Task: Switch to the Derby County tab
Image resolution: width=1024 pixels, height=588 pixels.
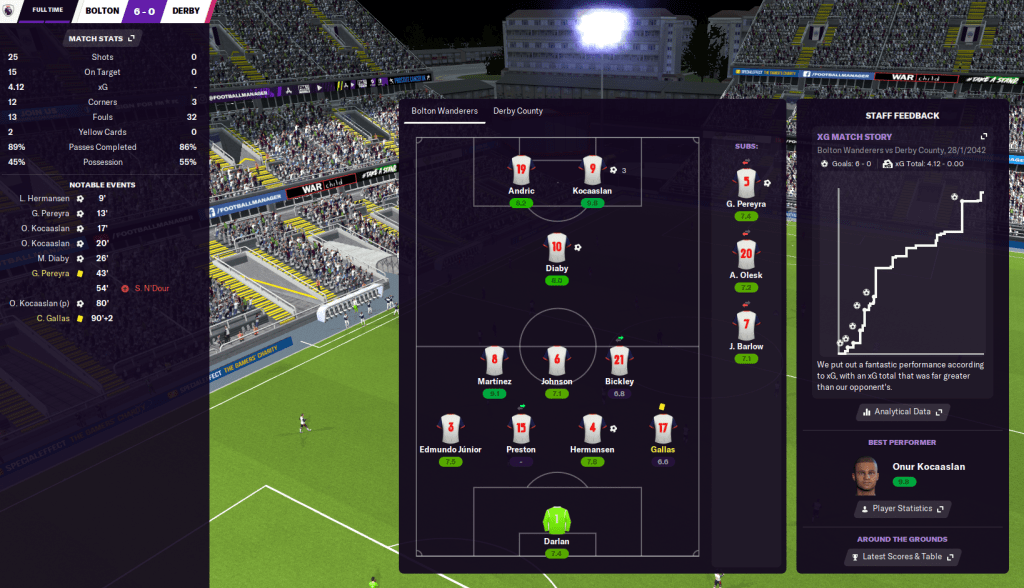Action: coord(518,111)
